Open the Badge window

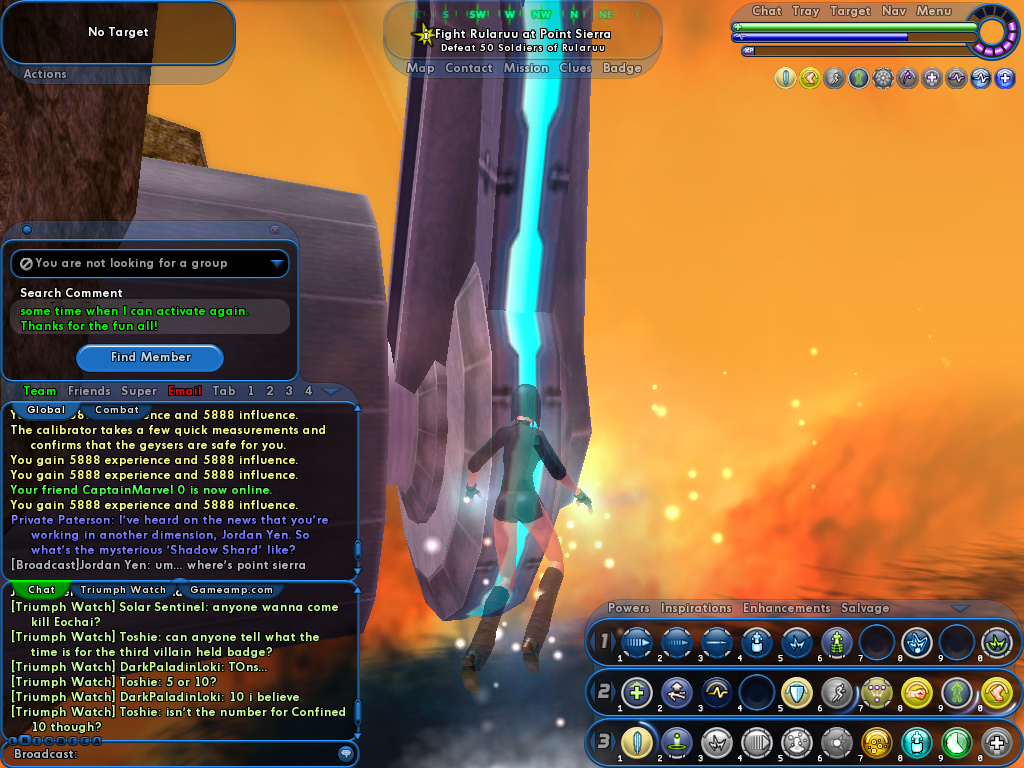click(x=622, y=68)
